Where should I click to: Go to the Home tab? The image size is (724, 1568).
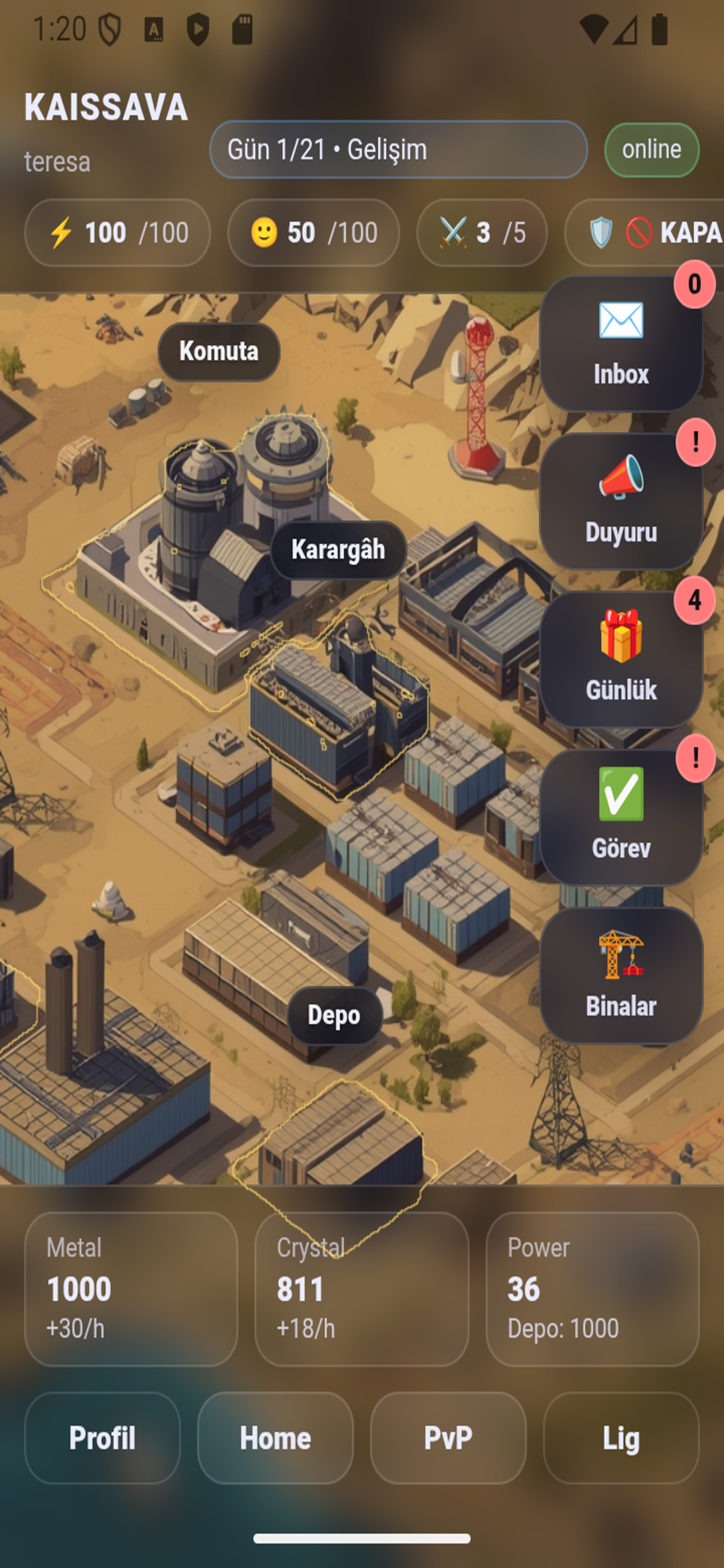pos(275,1438)
